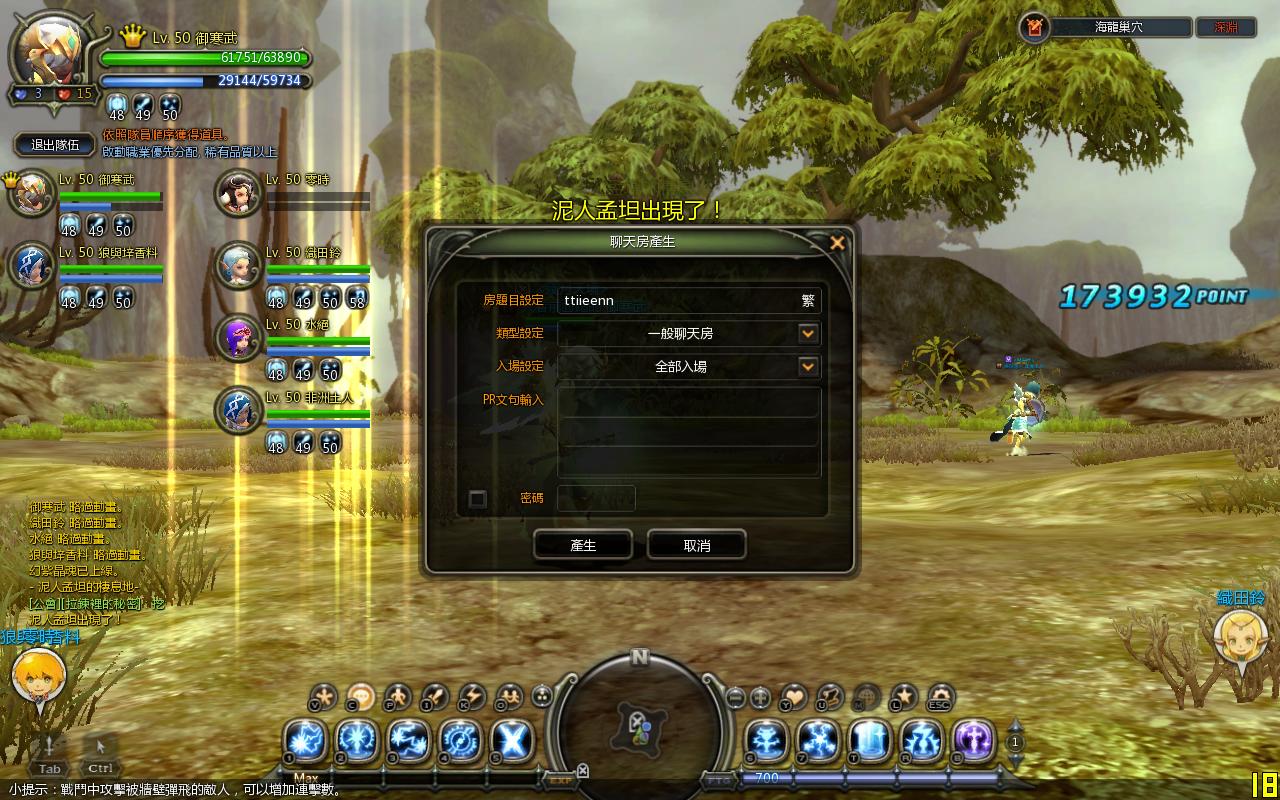Screen dimensions: 1280x800
Task: Open the entry setting dropdown (全部入場)
Action: (x=808, y=367)
